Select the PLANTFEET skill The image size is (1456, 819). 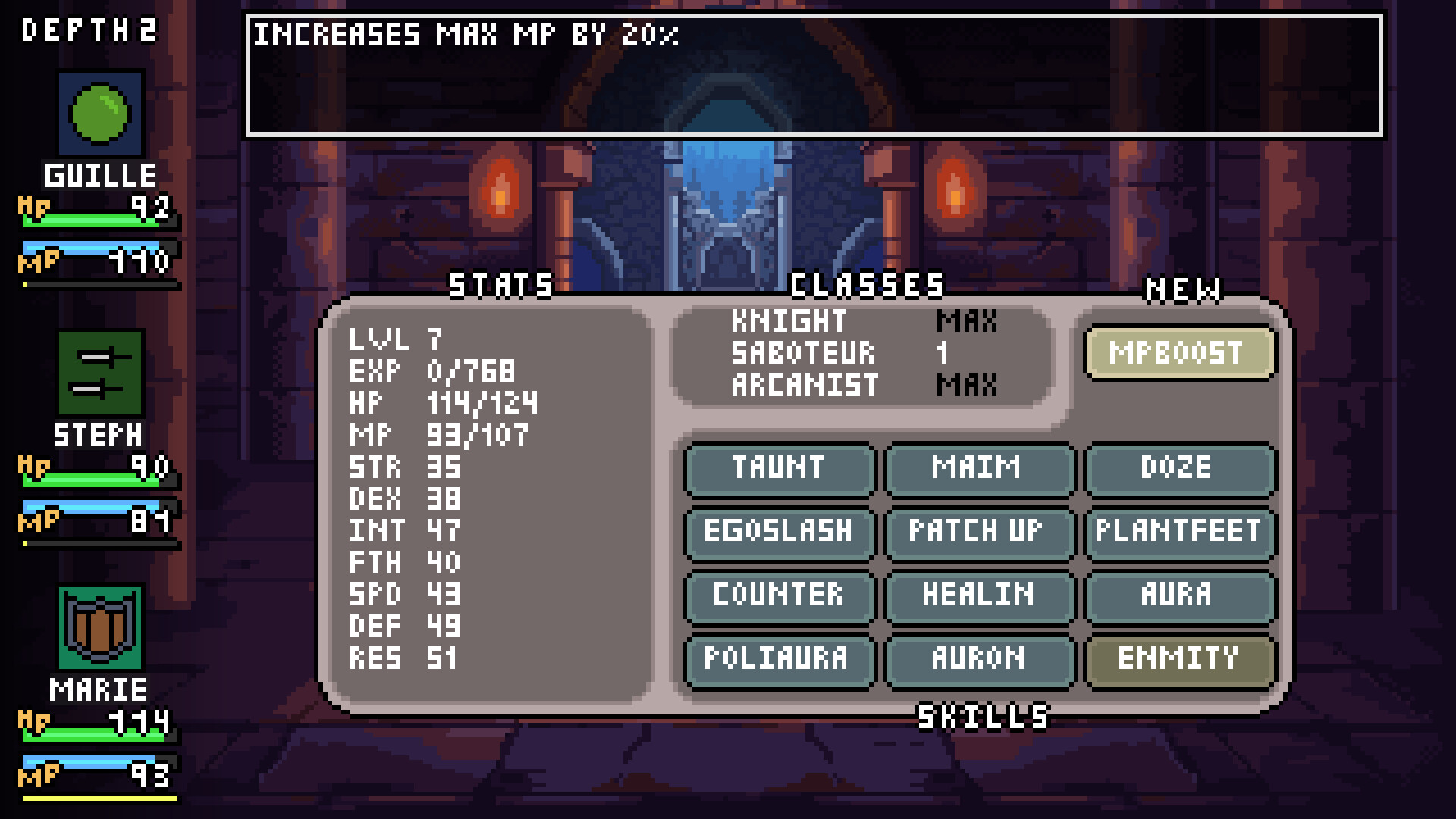pyautogui.click(x=1180, y=533)
